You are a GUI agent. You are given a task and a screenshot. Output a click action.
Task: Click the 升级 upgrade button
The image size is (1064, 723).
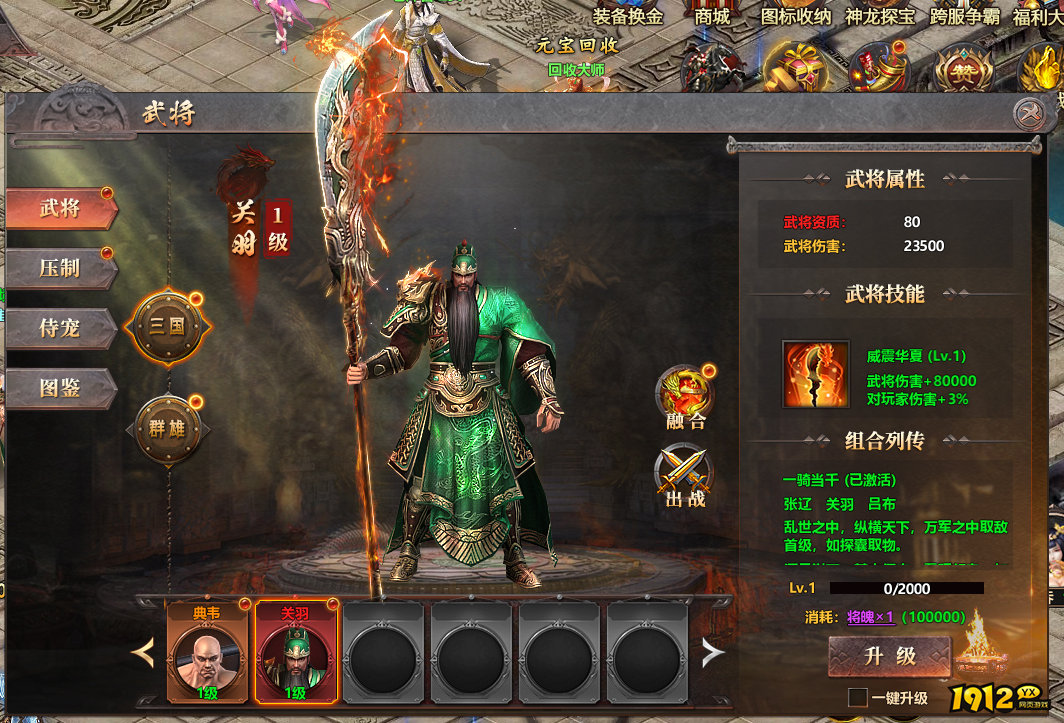(889, 656)
